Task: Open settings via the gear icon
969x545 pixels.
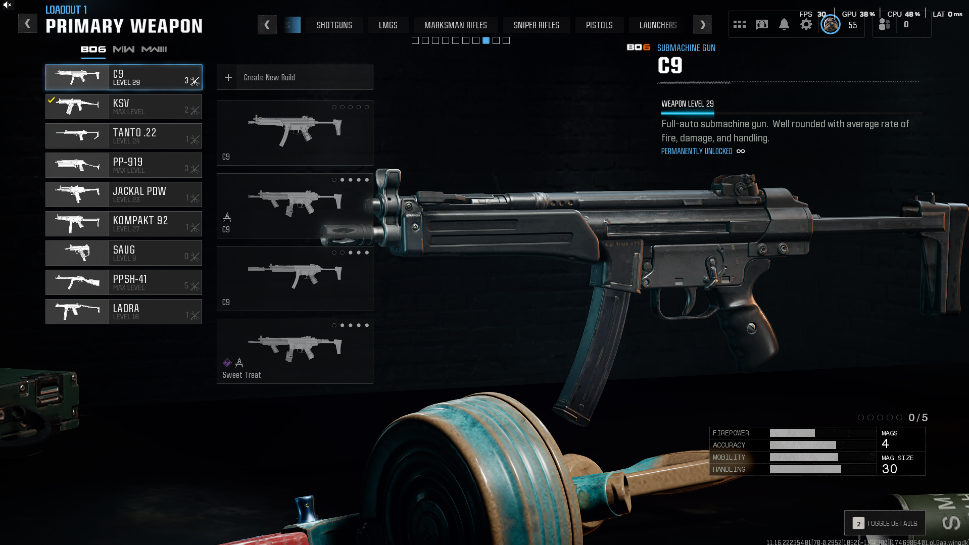Action: (x=806, y=24)
